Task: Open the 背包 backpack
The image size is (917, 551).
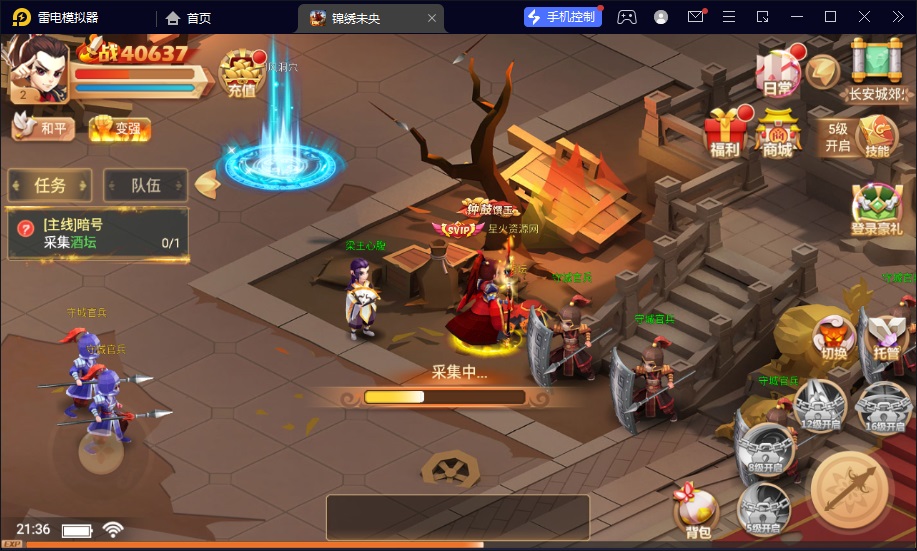Action: (x=697, y=510)
